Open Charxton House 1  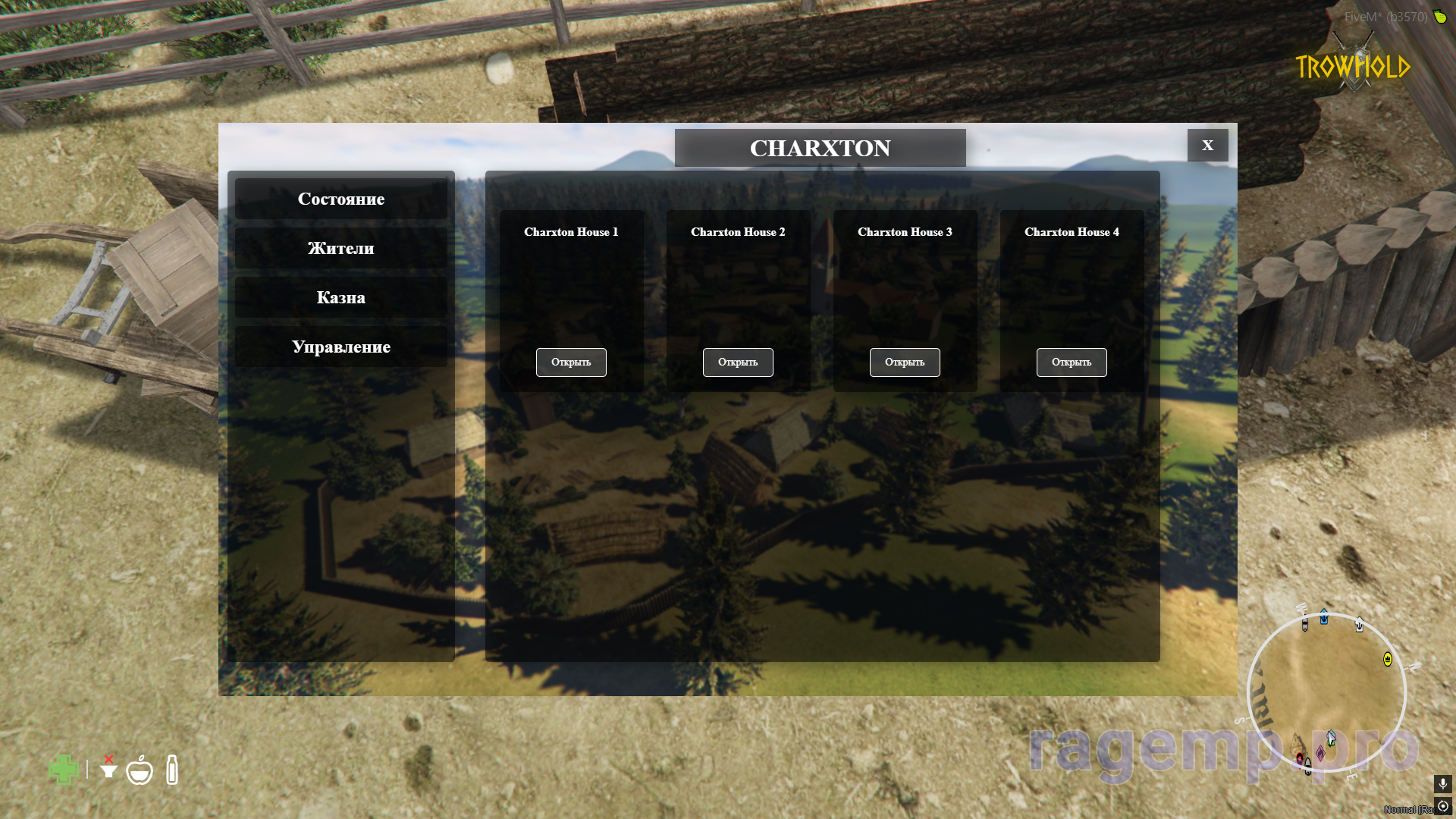(571, 362)
